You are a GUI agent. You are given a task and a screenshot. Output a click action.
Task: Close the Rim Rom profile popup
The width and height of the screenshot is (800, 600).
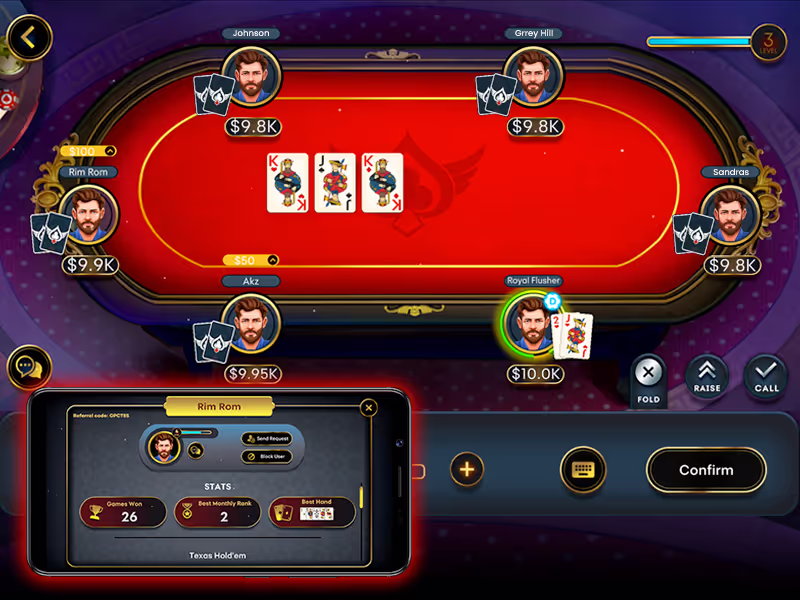(x=369, y=408)
